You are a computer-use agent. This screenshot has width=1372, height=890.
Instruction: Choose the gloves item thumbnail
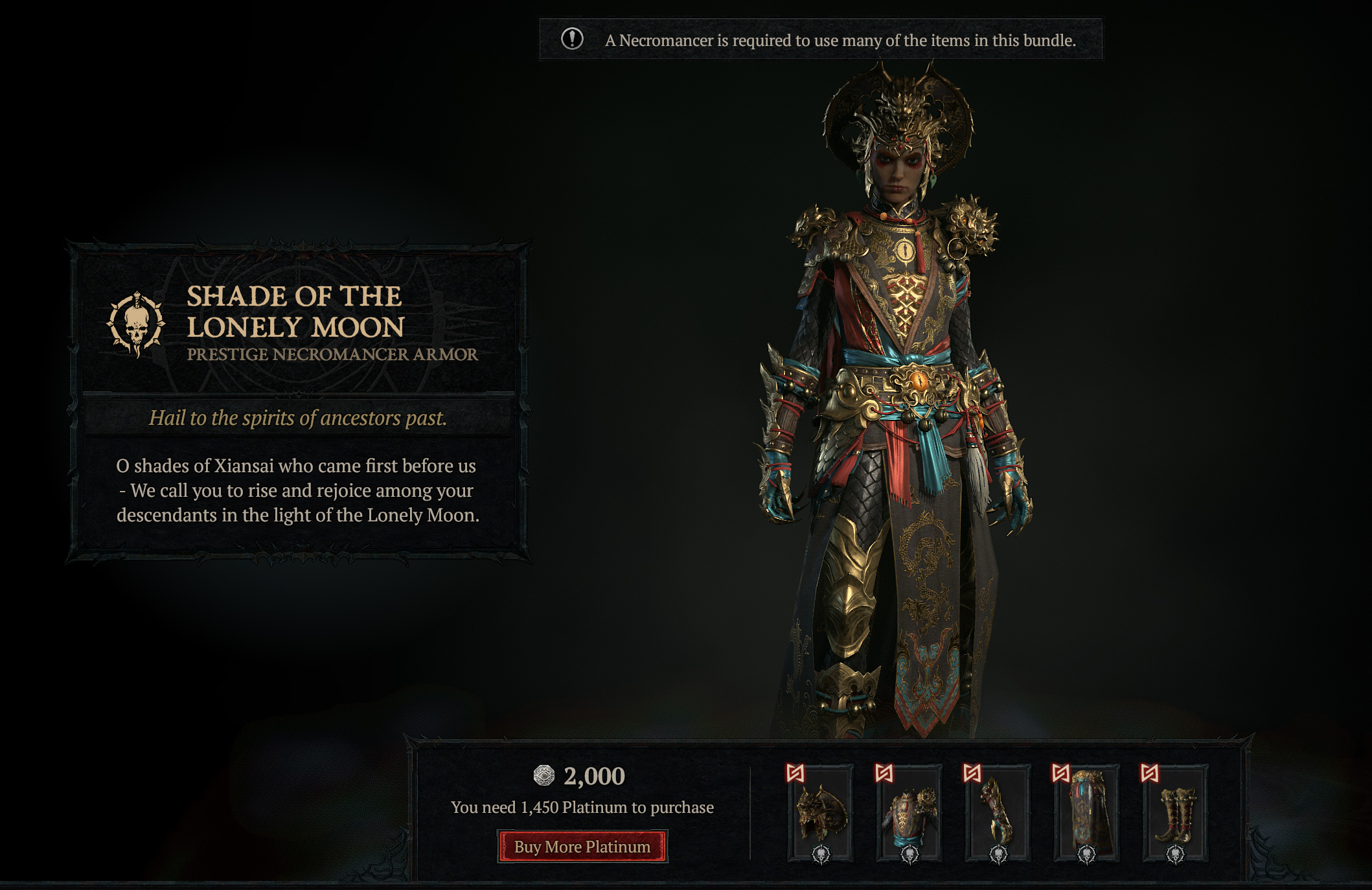pos(998,814)
